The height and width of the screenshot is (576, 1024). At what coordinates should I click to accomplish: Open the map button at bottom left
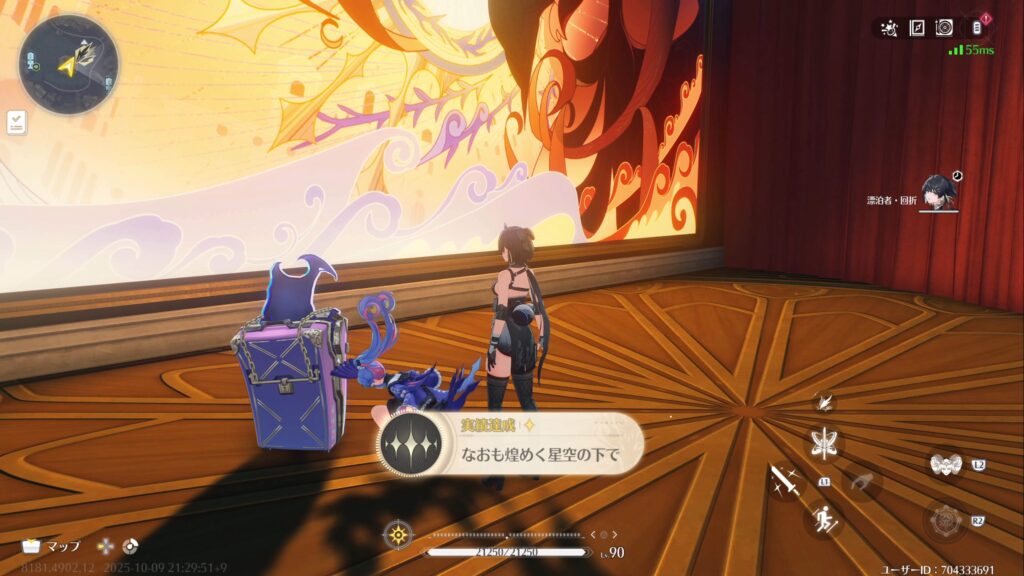(x=50, y=546)
